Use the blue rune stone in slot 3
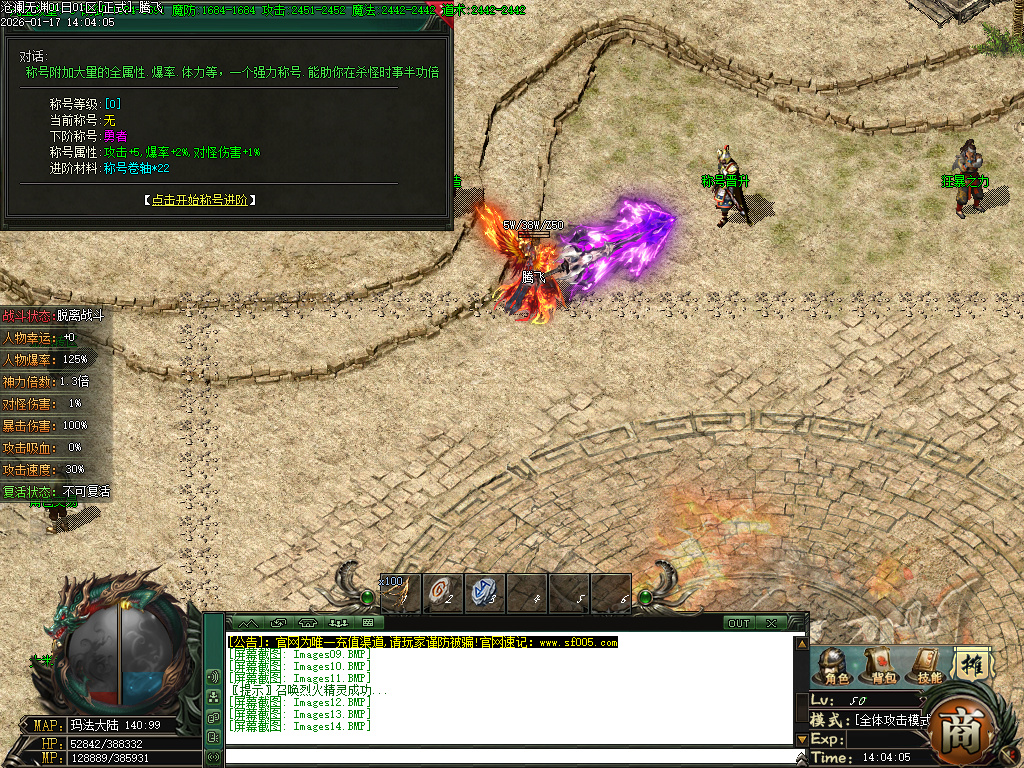The width and height of the screenshot is (1024, 768). (485, 593)
